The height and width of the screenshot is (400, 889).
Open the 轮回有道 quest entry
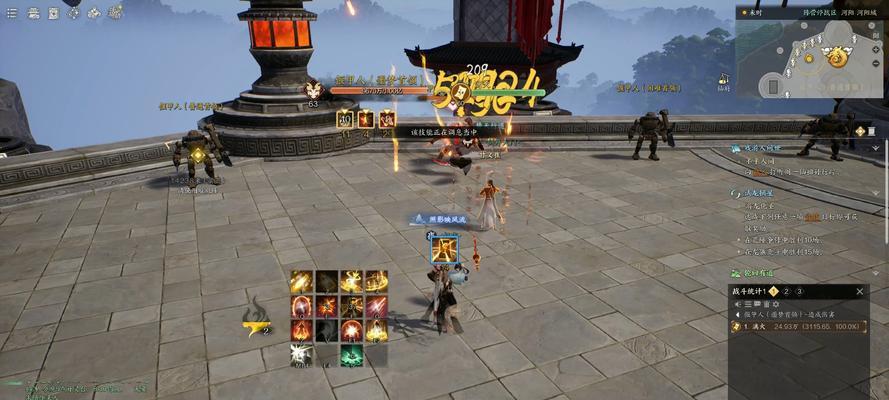[760, 272]
